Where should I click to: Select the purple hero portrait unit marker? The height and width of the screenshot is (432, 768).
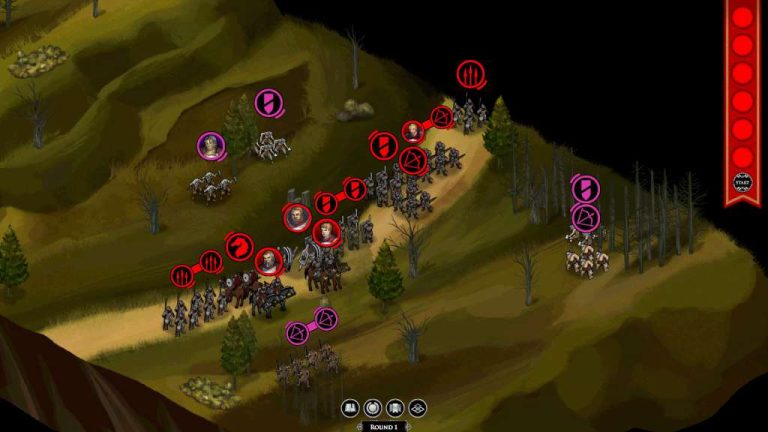click(x=210, y=145)
